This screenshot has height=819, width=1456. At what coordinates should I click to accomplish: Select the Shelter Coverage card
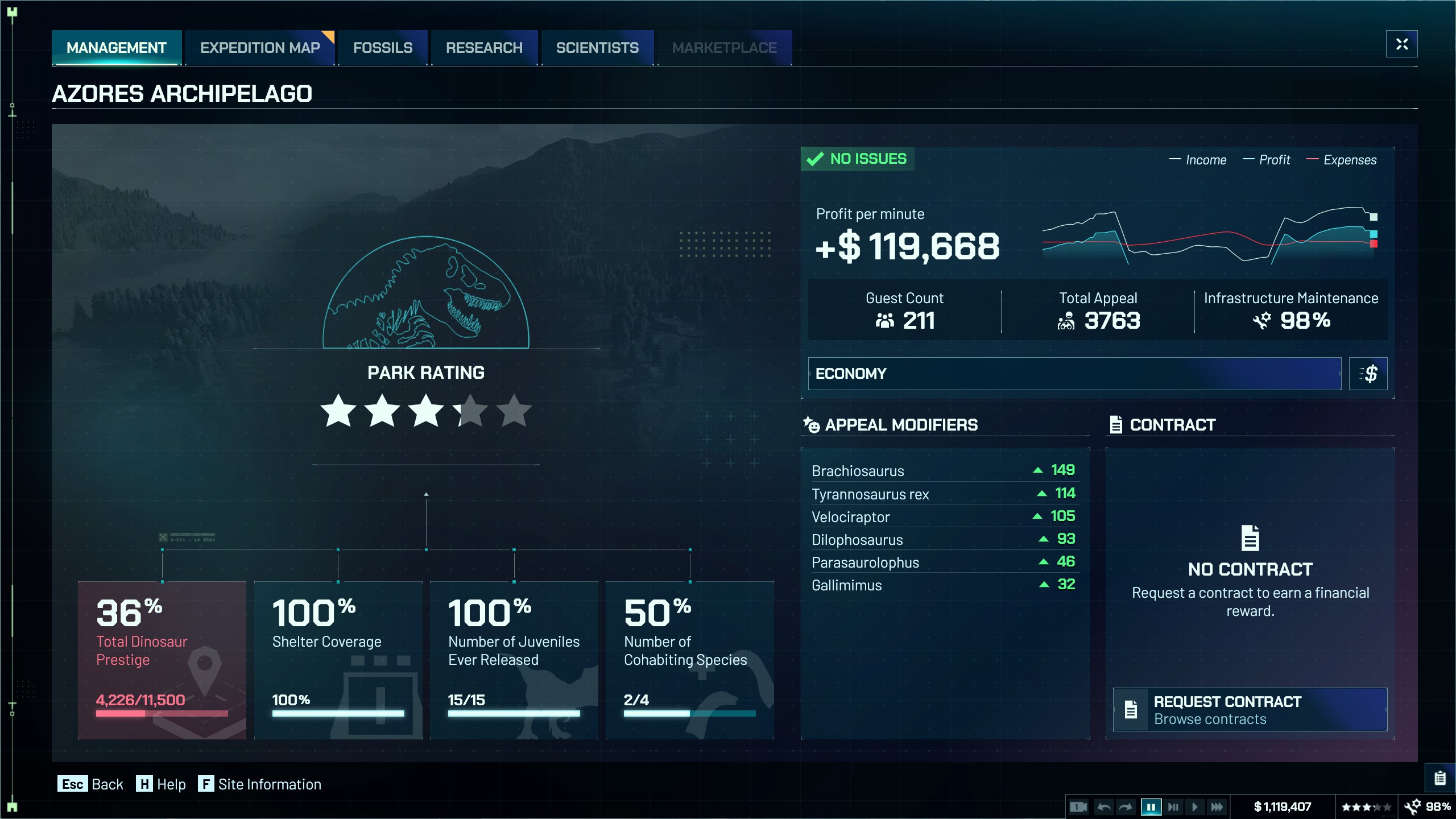(338, 660)
